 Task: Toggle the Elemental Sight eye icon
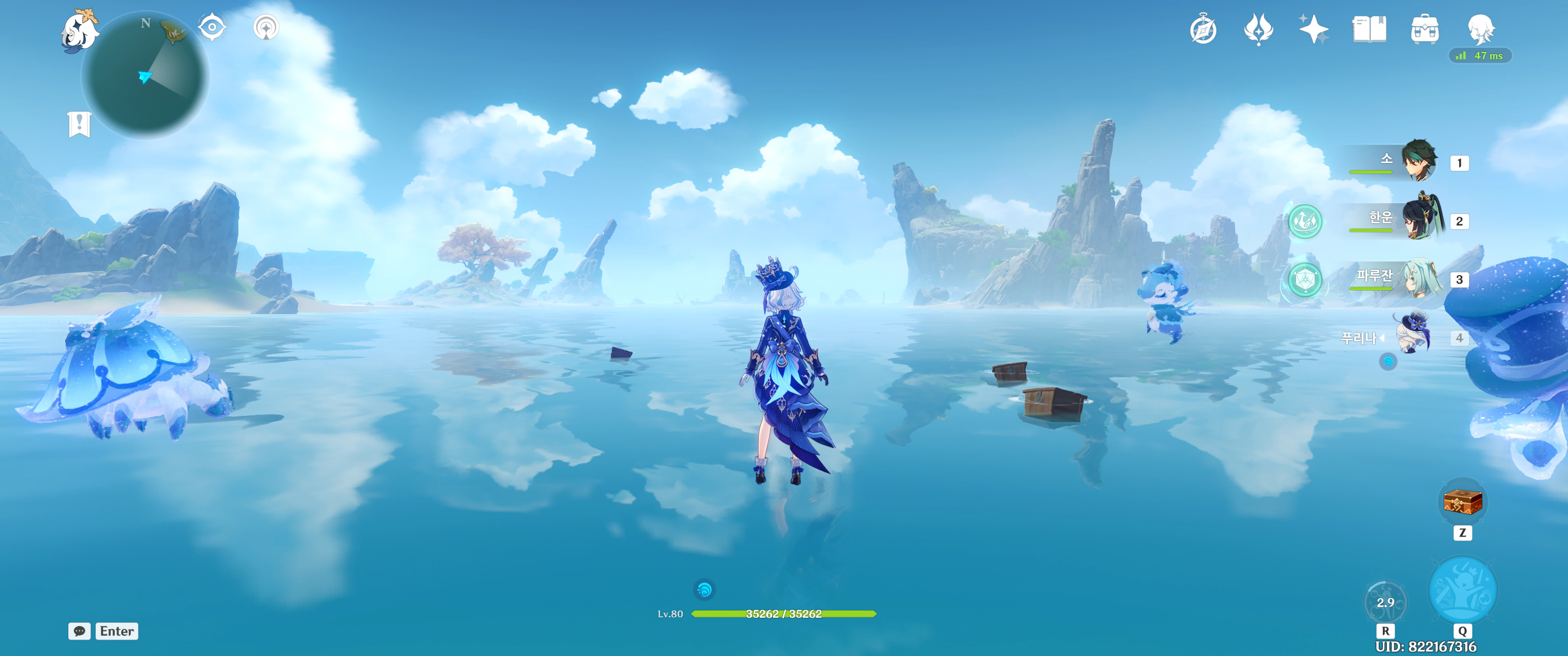pos(212,27)
